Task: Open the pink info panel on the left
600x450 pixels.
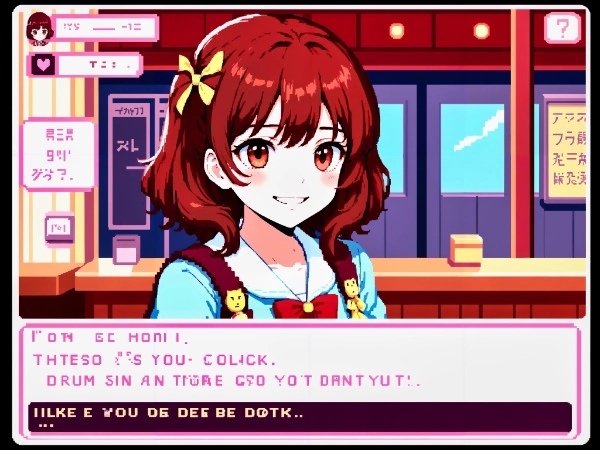Action: (57, 153)
